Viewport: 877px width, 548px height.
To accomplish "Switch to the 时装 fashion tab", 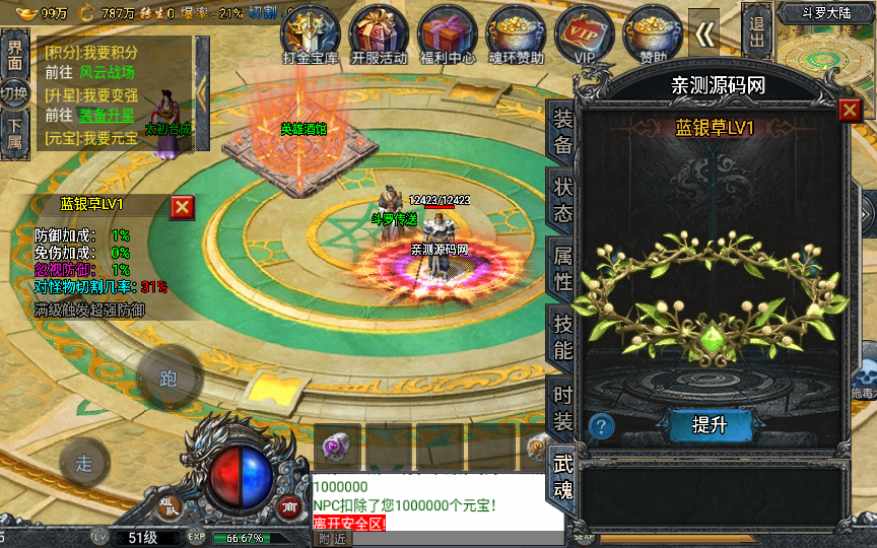I will coord(563,405).
